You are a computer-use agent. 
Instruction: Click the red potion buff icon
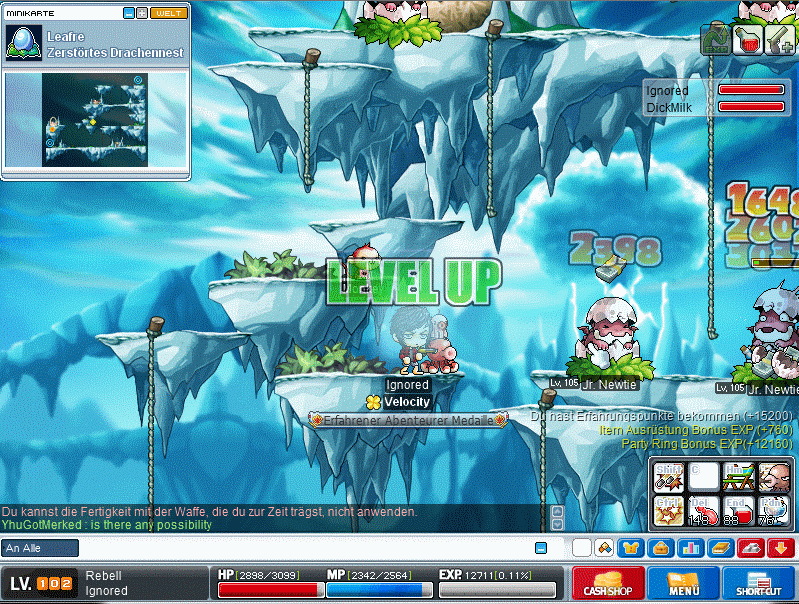pyautogui.click(x=747, y=40)
